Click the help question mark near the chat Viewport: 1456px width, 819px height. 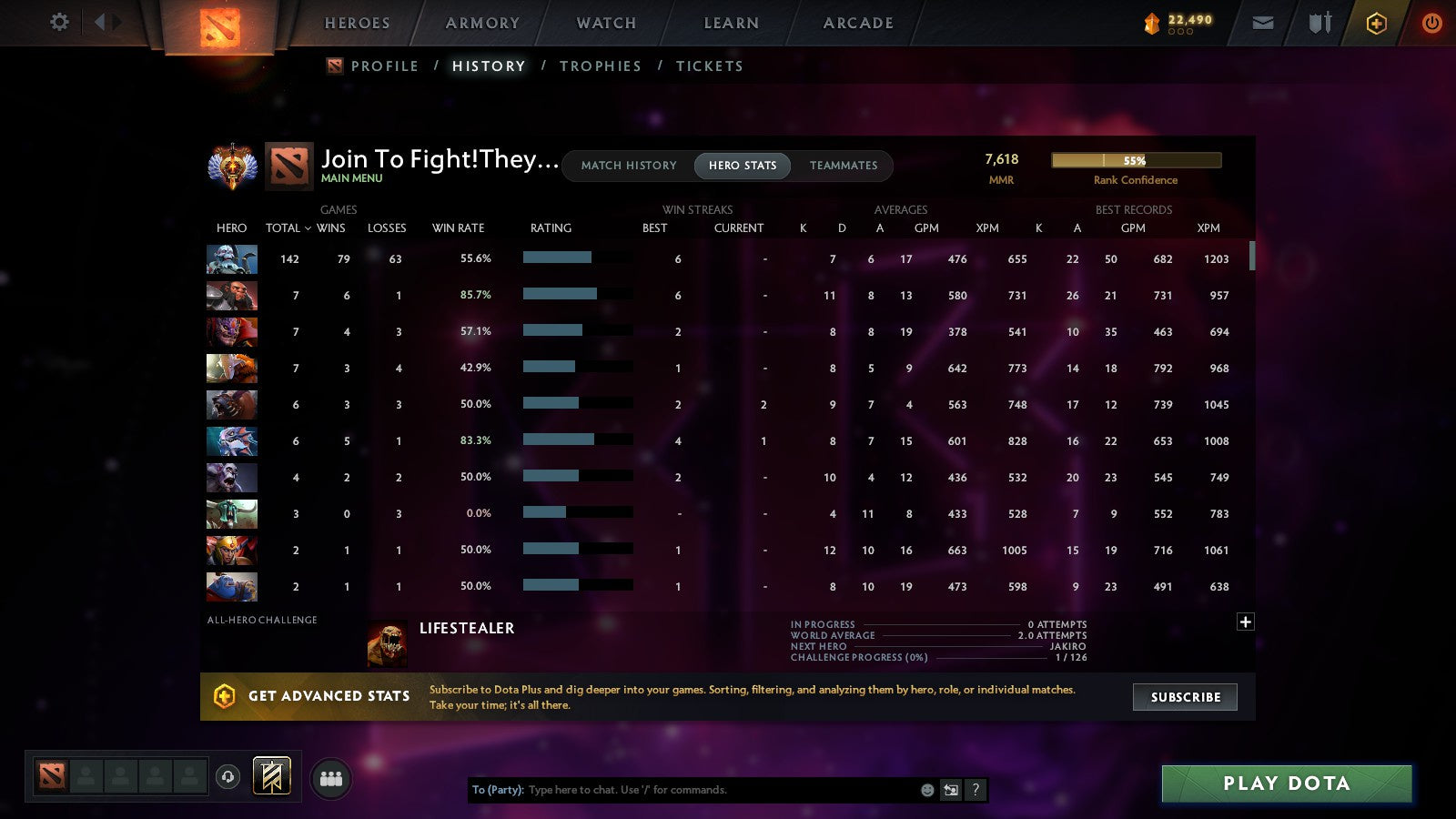point(976,790)
